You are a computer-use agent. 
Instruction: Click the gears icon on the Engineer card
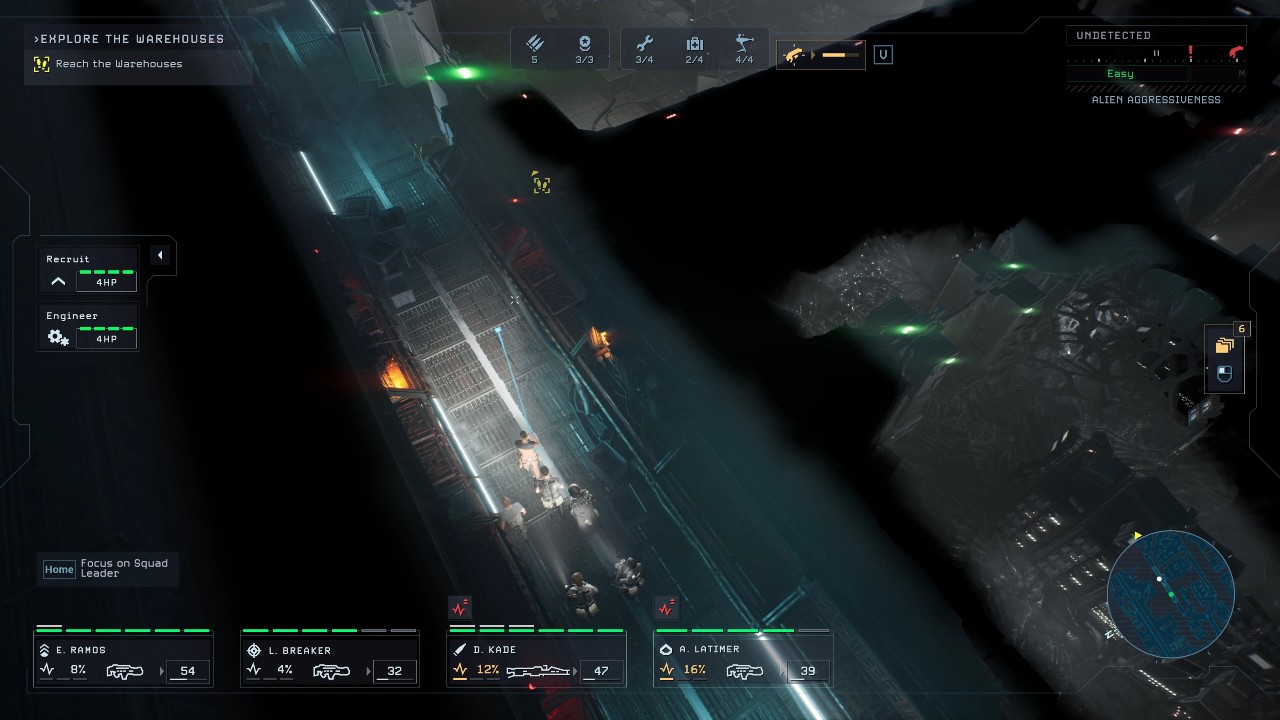click(57, 337)
